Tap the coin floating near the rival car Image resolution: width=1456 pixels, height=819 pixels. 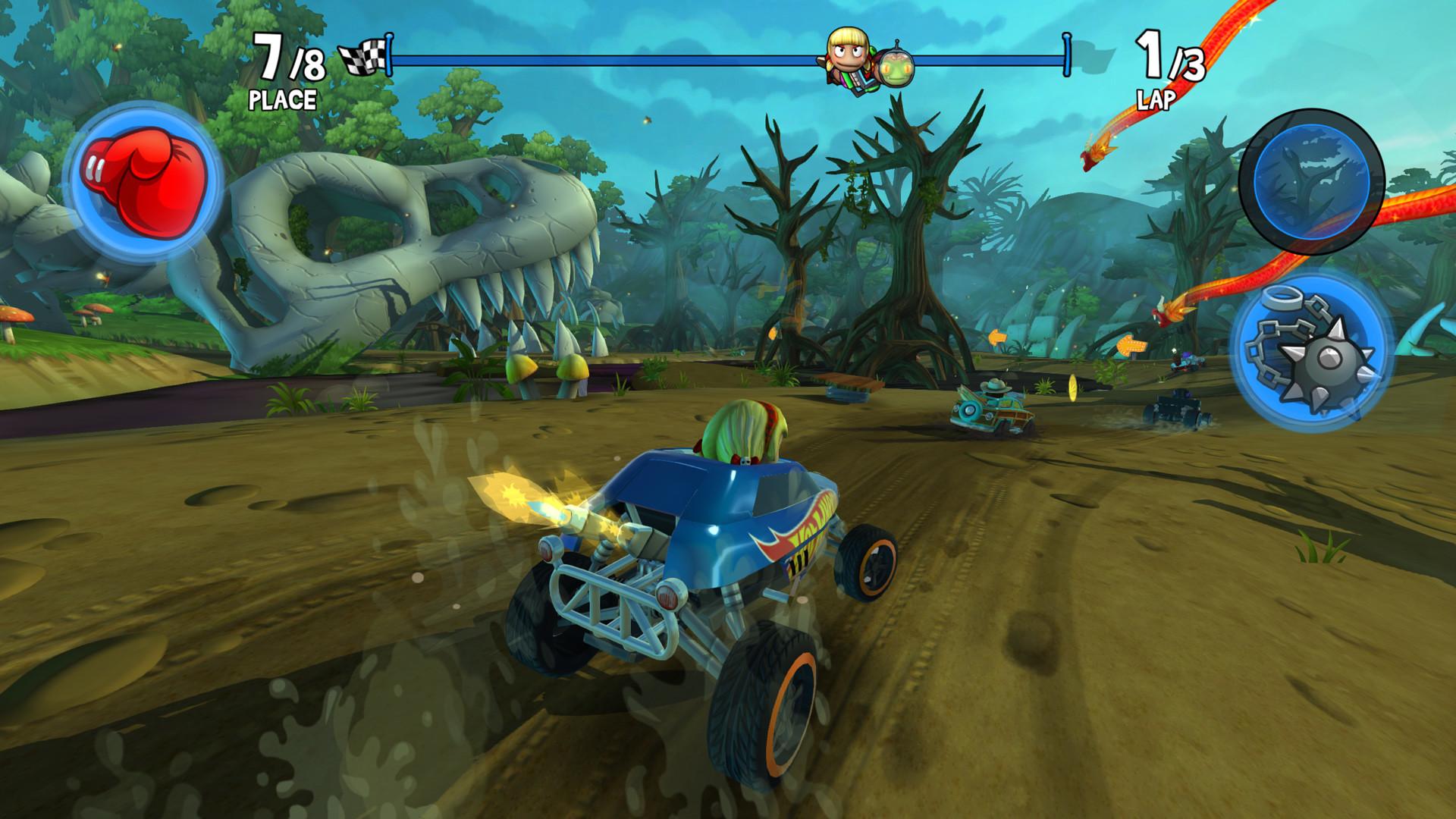click(1072, 389)
